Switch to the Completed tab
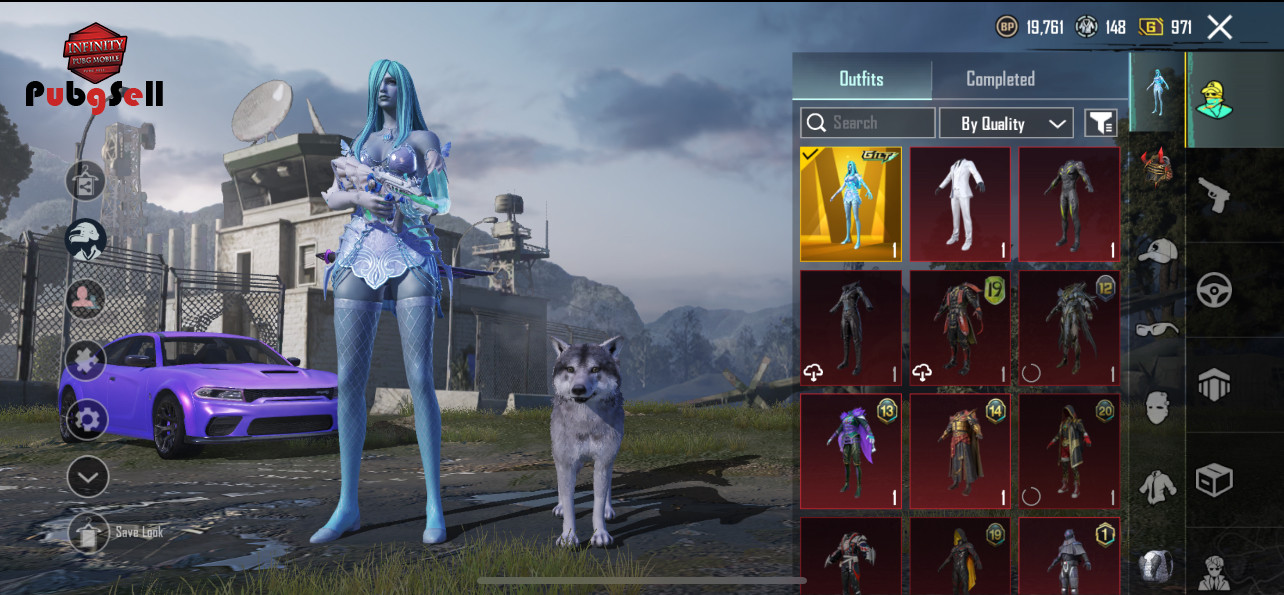 pos(1000,79)
